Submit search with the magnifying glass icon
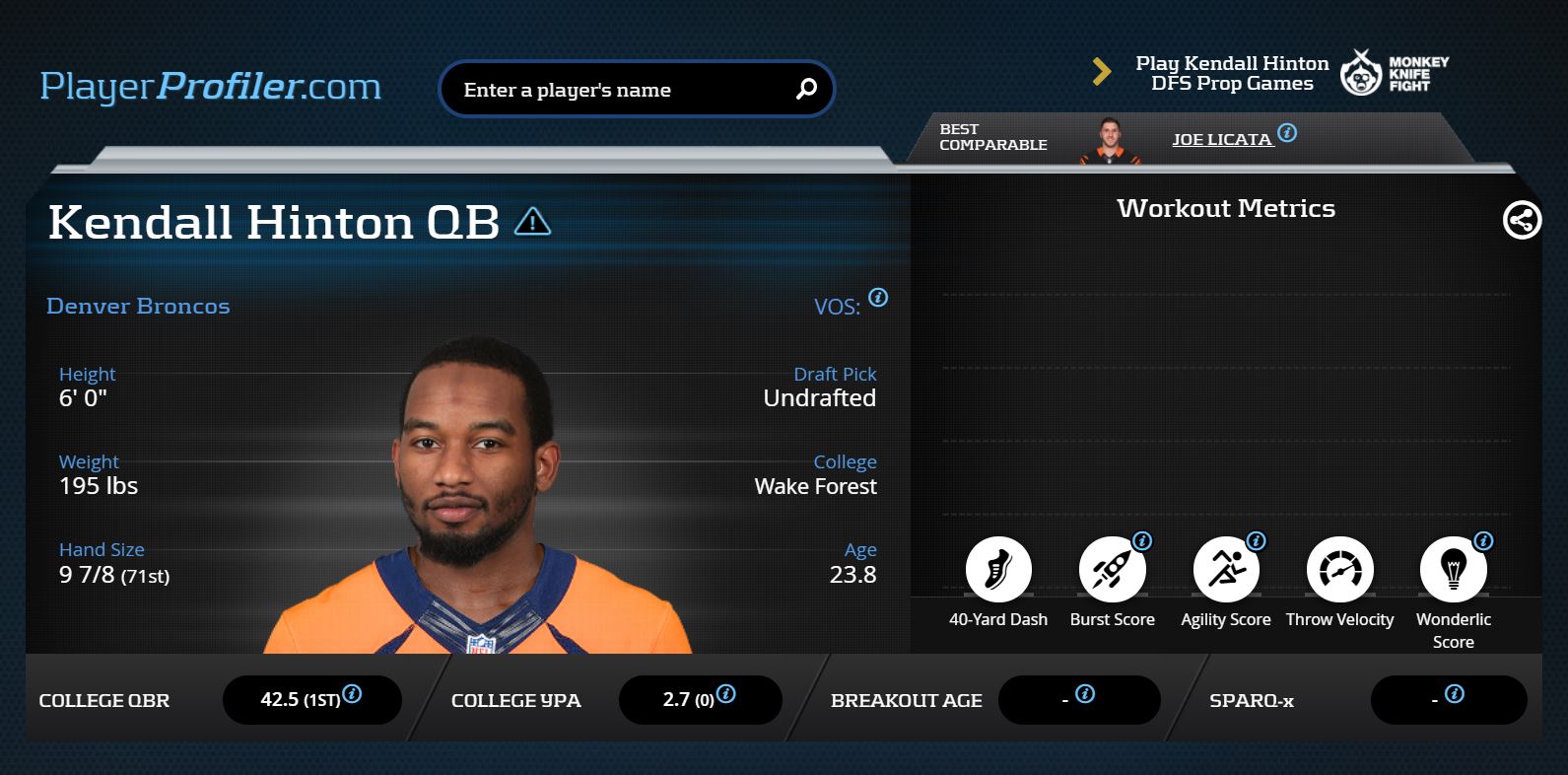 (806, 89)
